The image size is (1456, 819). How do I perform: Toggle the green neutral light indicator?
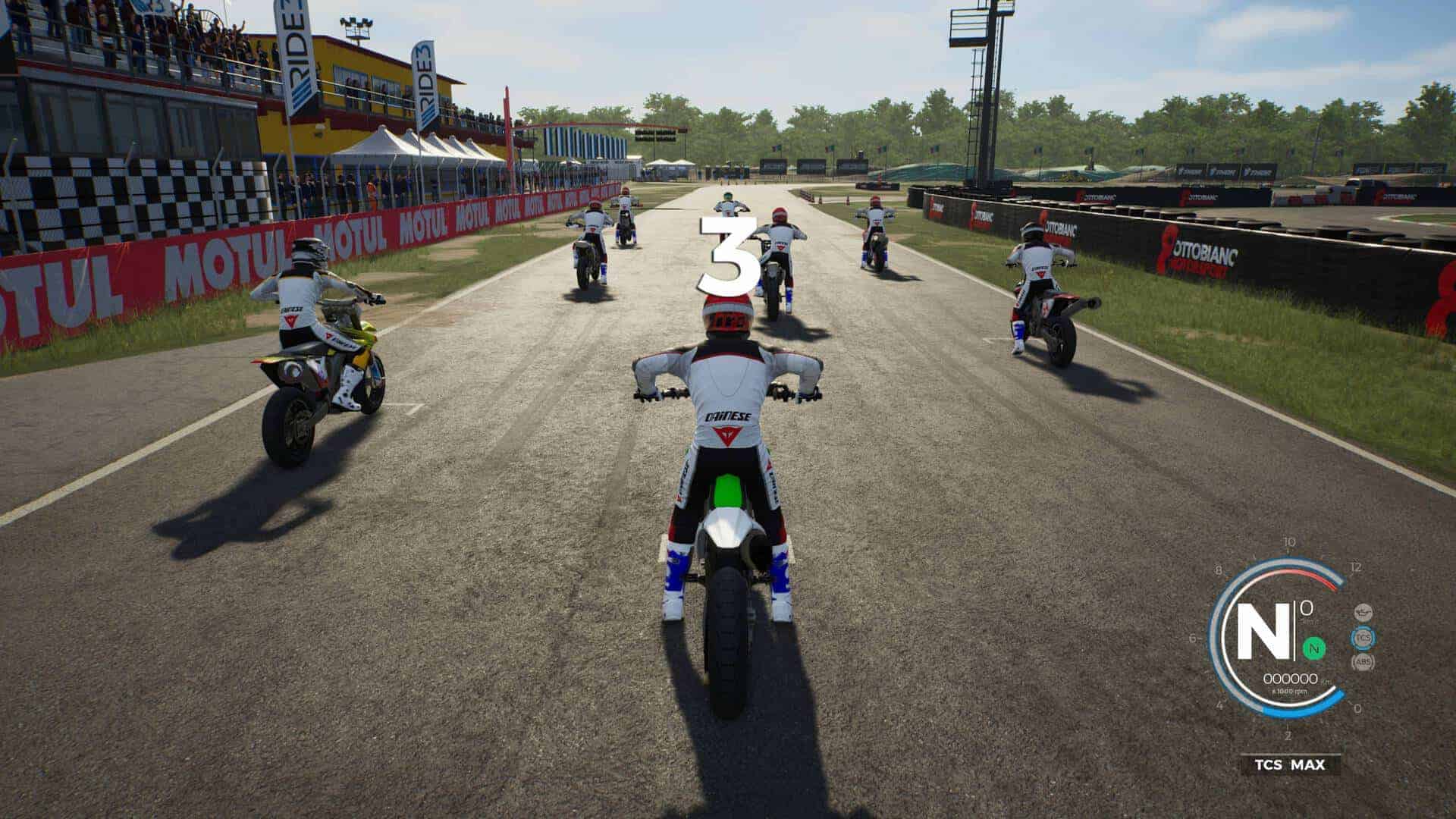click(x=1314, y=648)
